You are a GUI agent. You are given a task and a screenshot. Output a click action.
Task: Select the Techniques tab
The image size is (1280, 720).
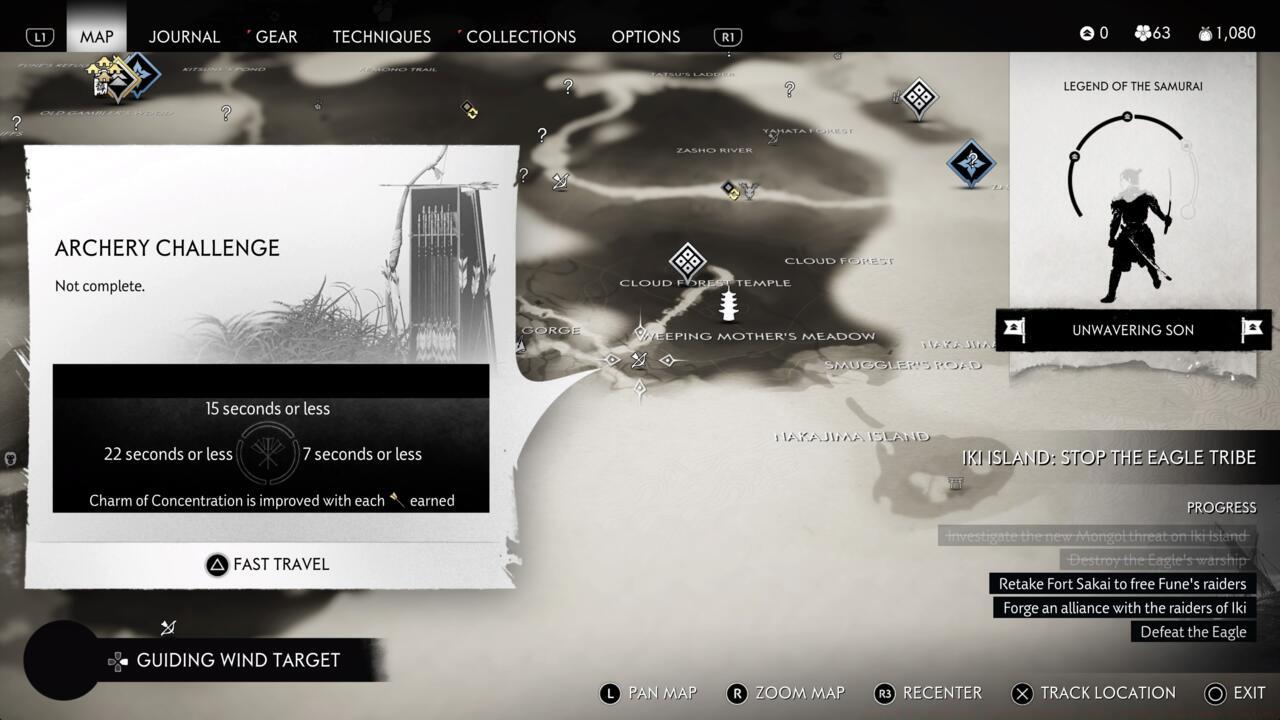pyautogui.click(x=381, y=36)
